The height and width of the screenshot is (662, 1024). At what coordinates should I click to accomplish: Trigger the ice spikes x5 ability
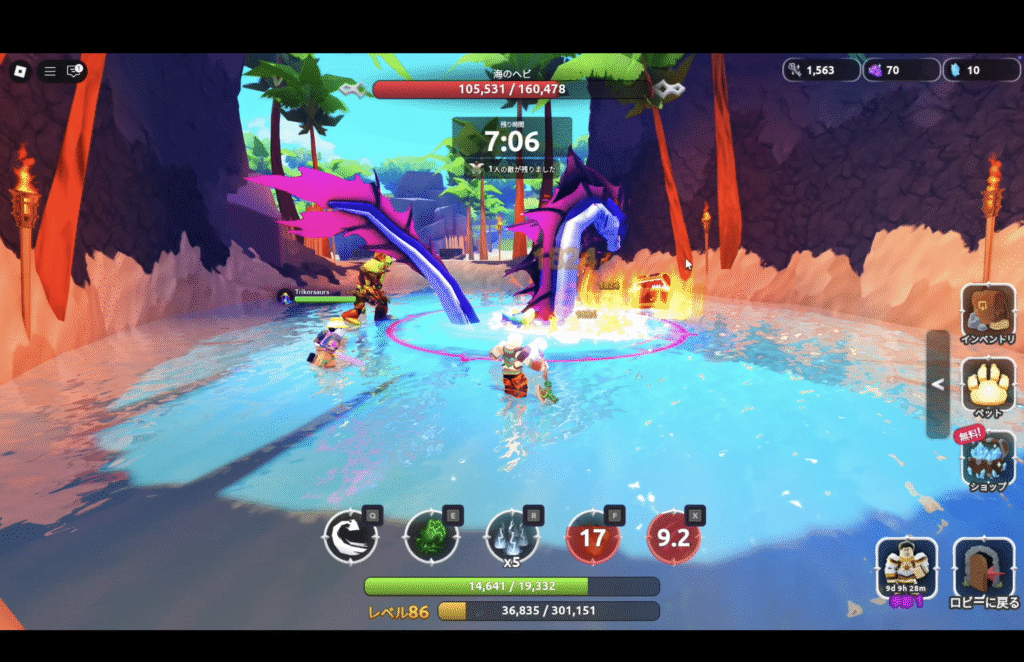512,537
